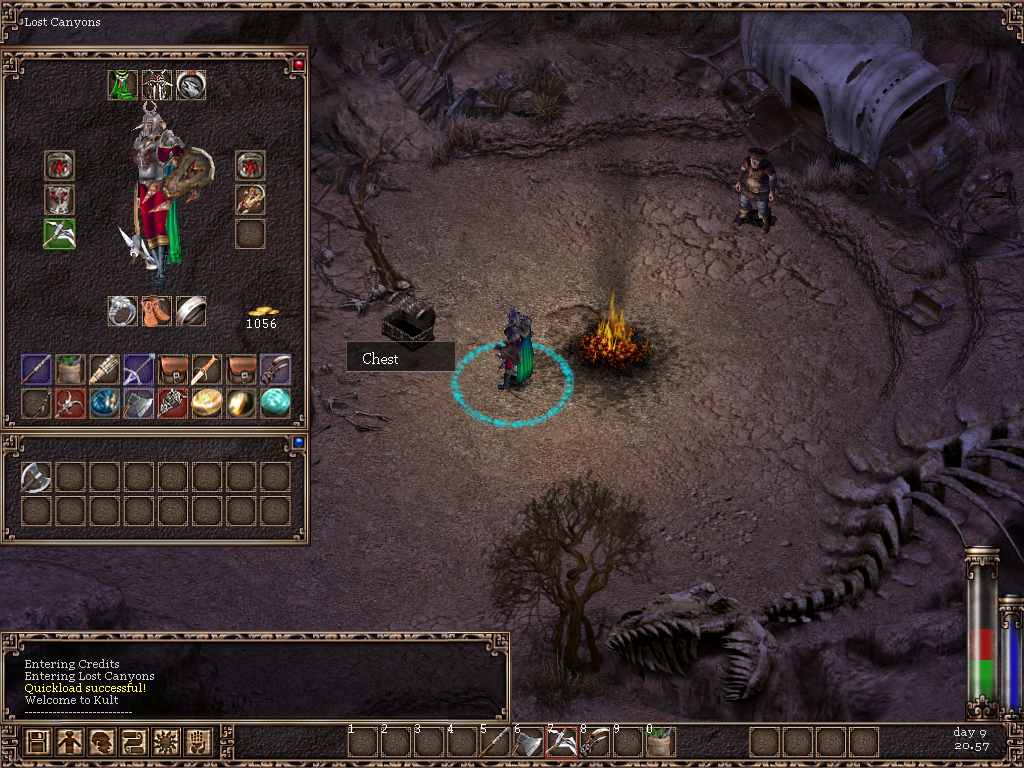Pick the herb sack in the inventory
Image resolution: width=1024 pixels, height=768 pixels.
(70, 369)
